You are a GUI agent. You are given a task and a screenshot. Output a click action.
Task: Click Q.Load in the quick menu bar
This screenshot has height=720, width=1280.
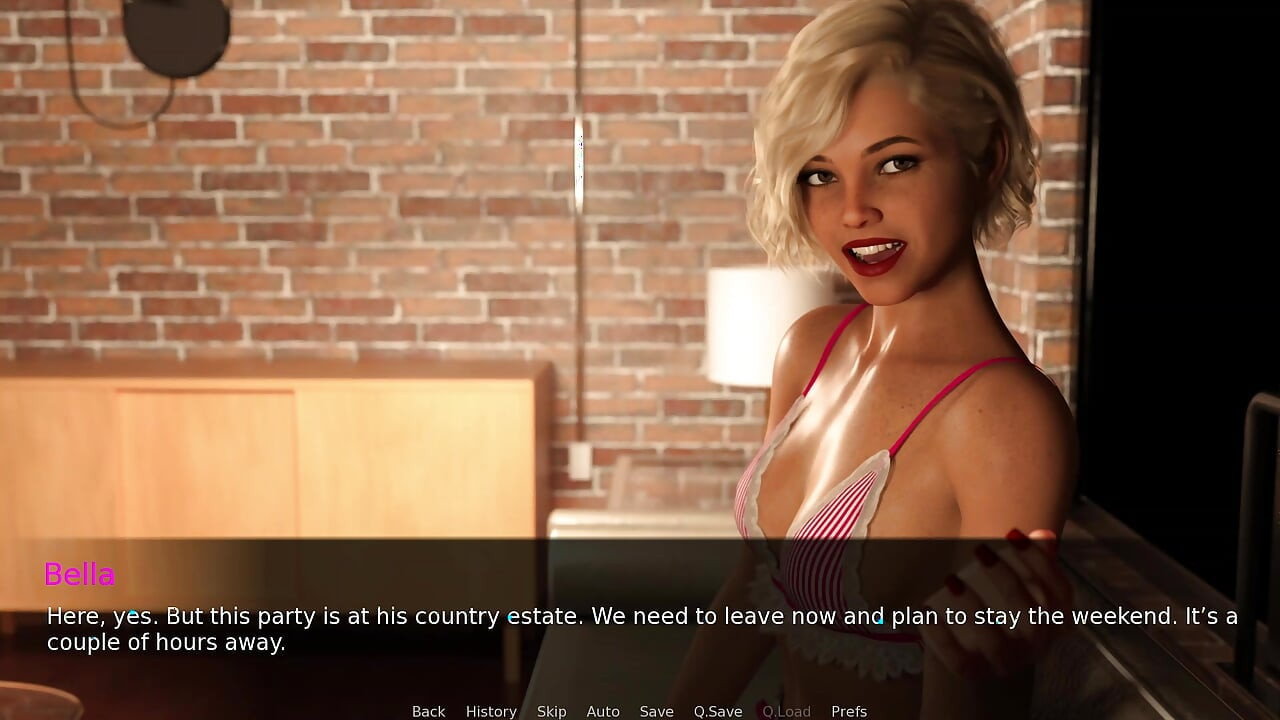(786, 711)
